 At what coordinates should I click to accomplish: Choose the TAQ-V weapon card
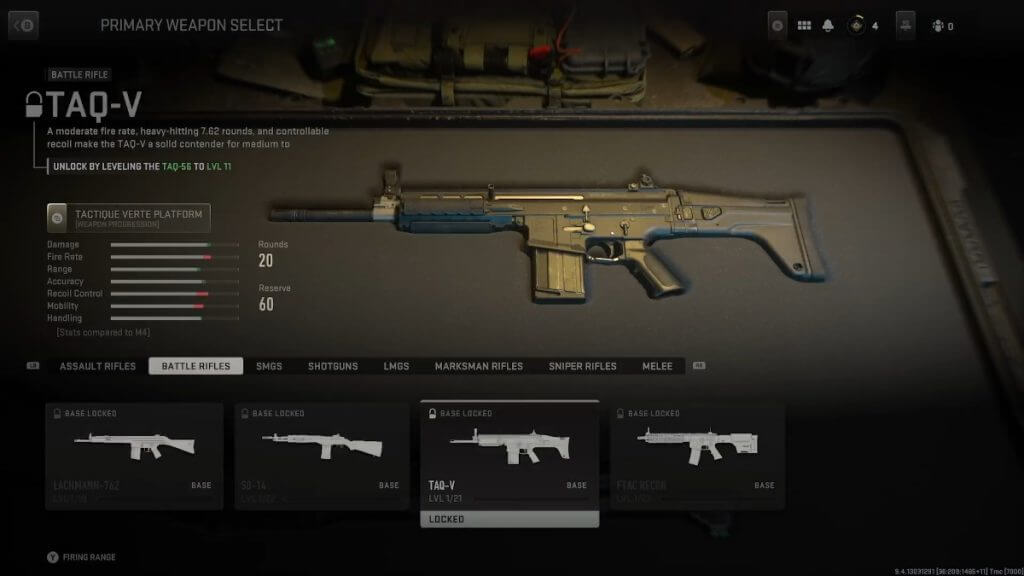click(510, 456)
